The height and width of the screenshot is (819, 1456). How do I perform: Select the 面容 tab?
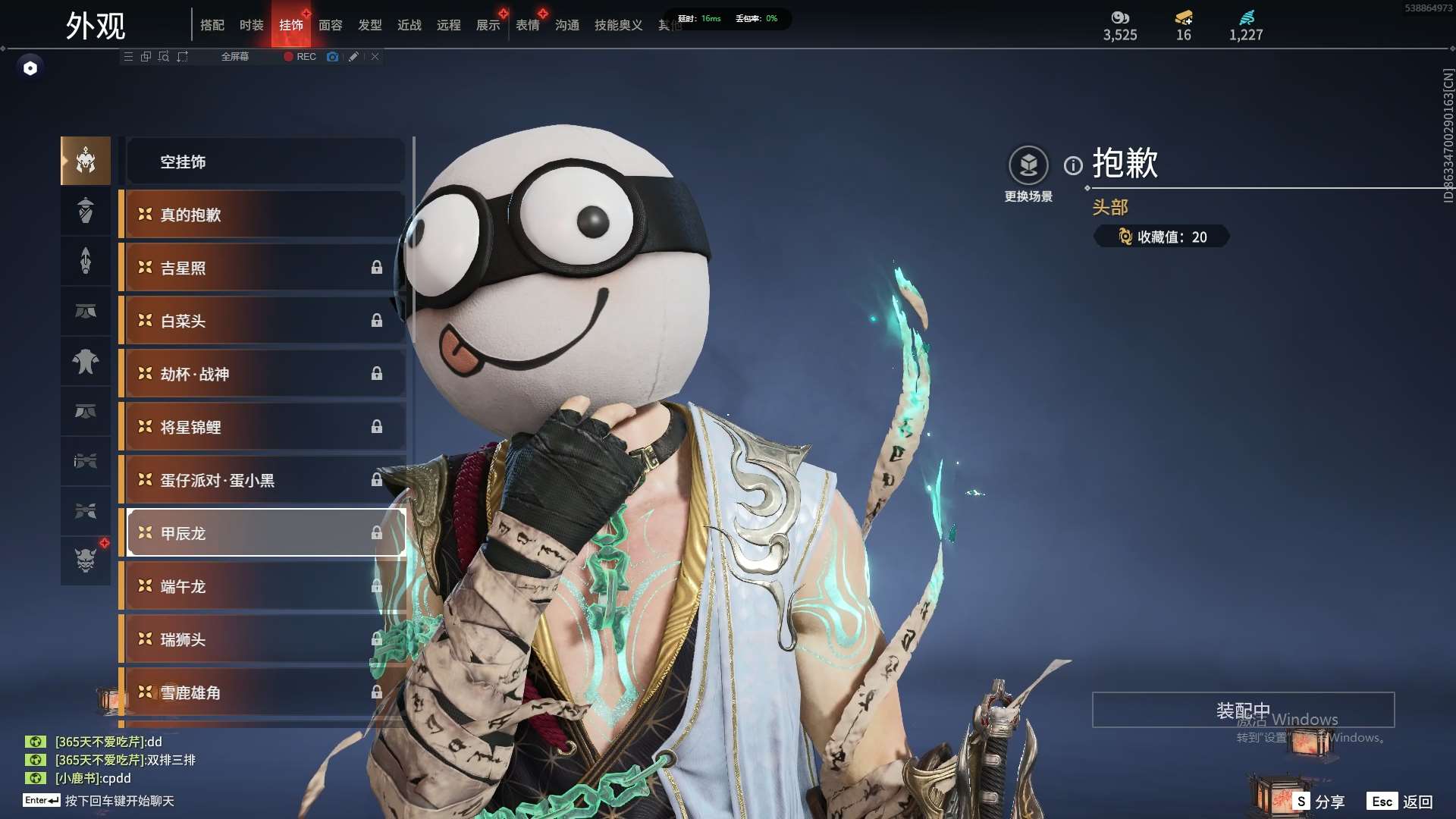[331, 25]
